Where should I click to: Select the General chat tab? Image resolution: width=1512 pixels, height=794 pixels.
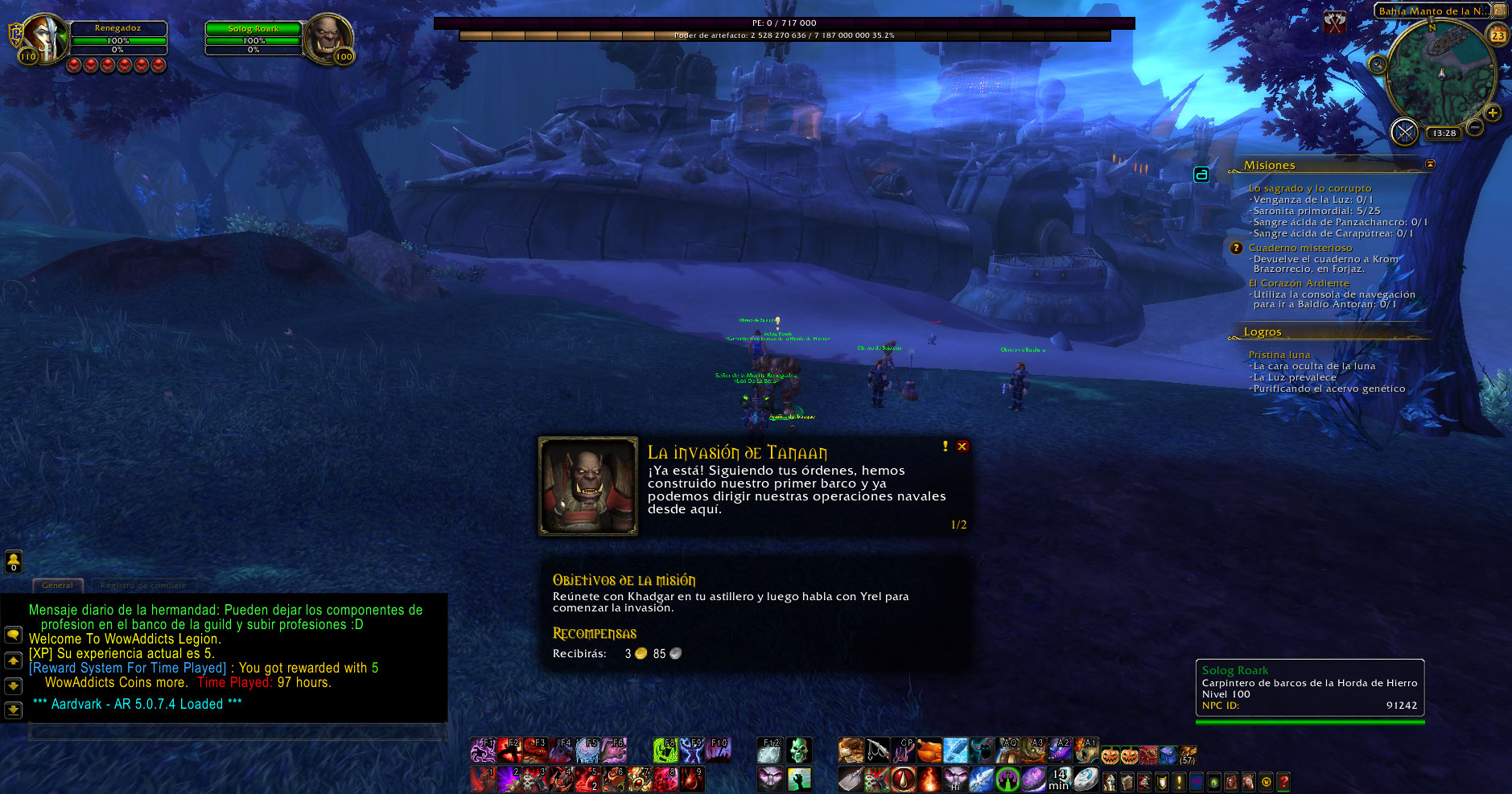57,586
